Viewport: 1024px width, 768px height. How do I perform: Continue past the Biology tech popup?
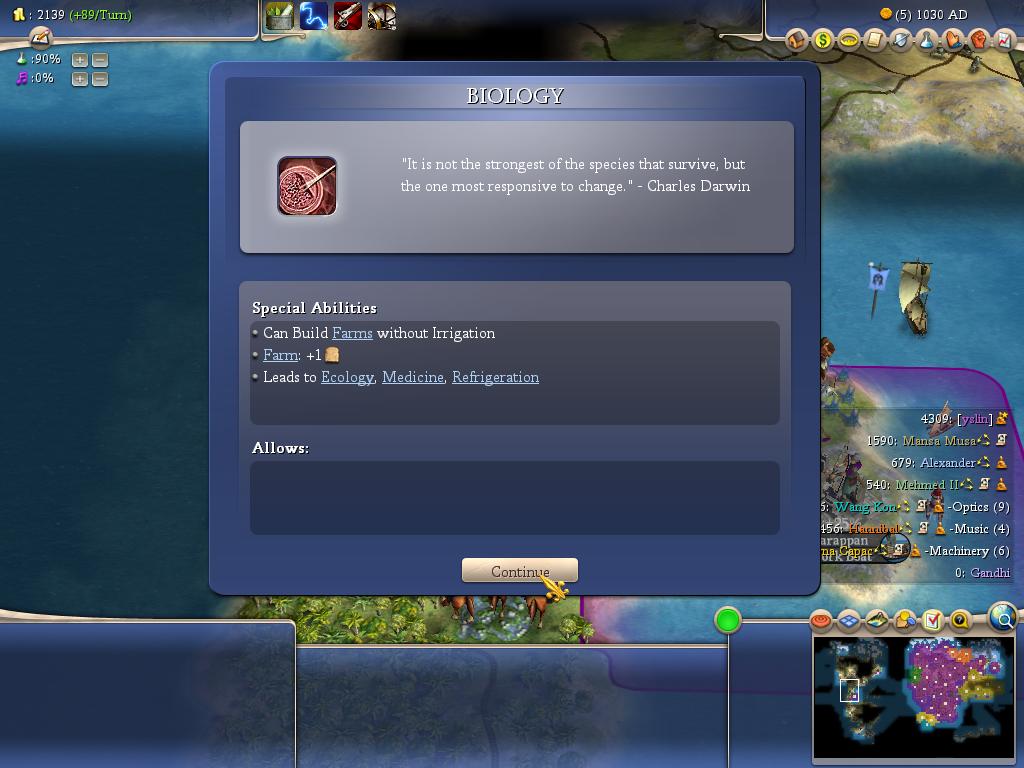519,571
